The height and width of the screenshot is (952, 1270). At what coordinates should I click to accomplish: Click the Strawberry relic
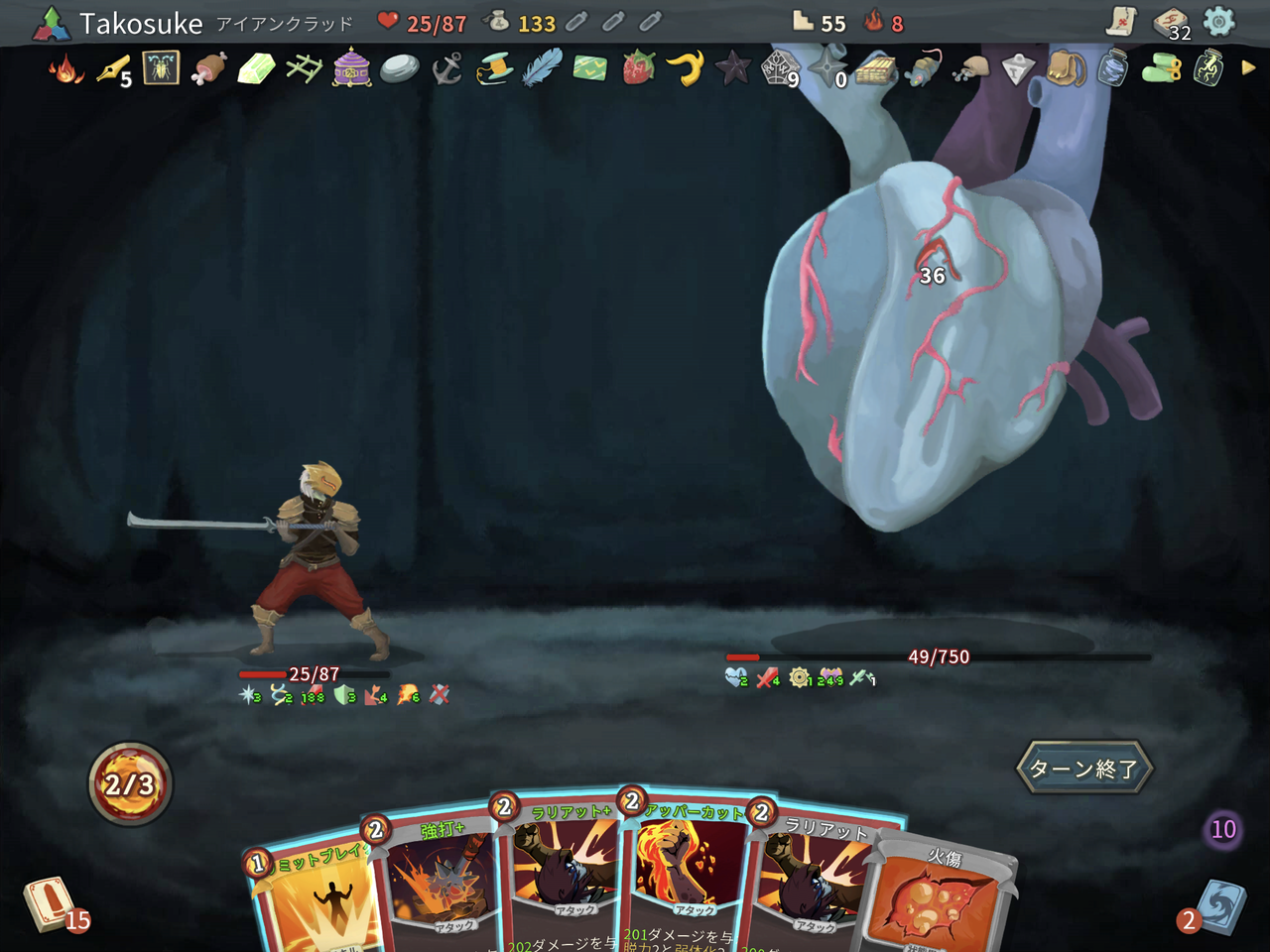pyautogui.click(x=636, y=71)
